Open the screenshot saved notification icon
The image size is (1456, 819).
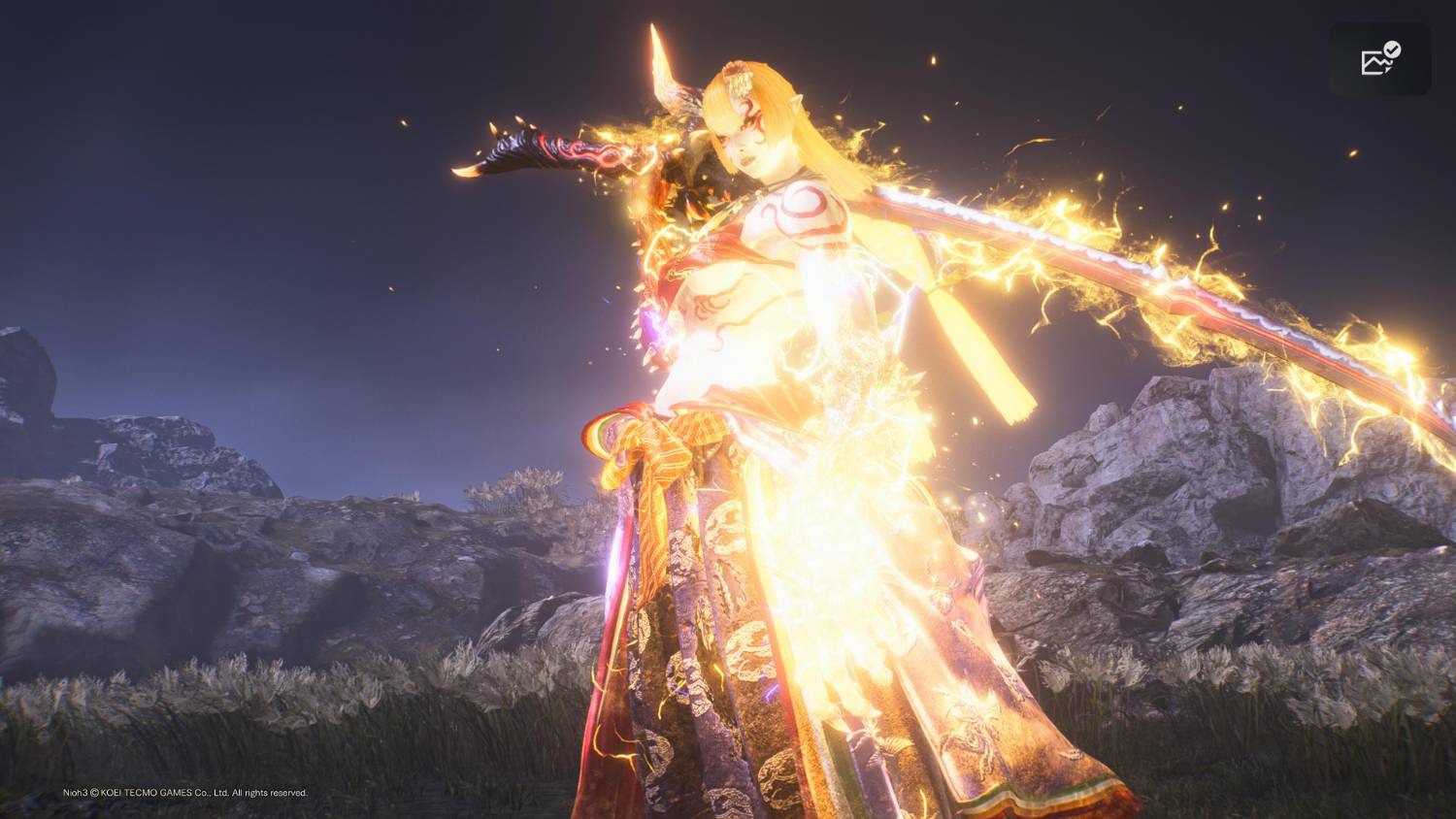coord(1379,59)
